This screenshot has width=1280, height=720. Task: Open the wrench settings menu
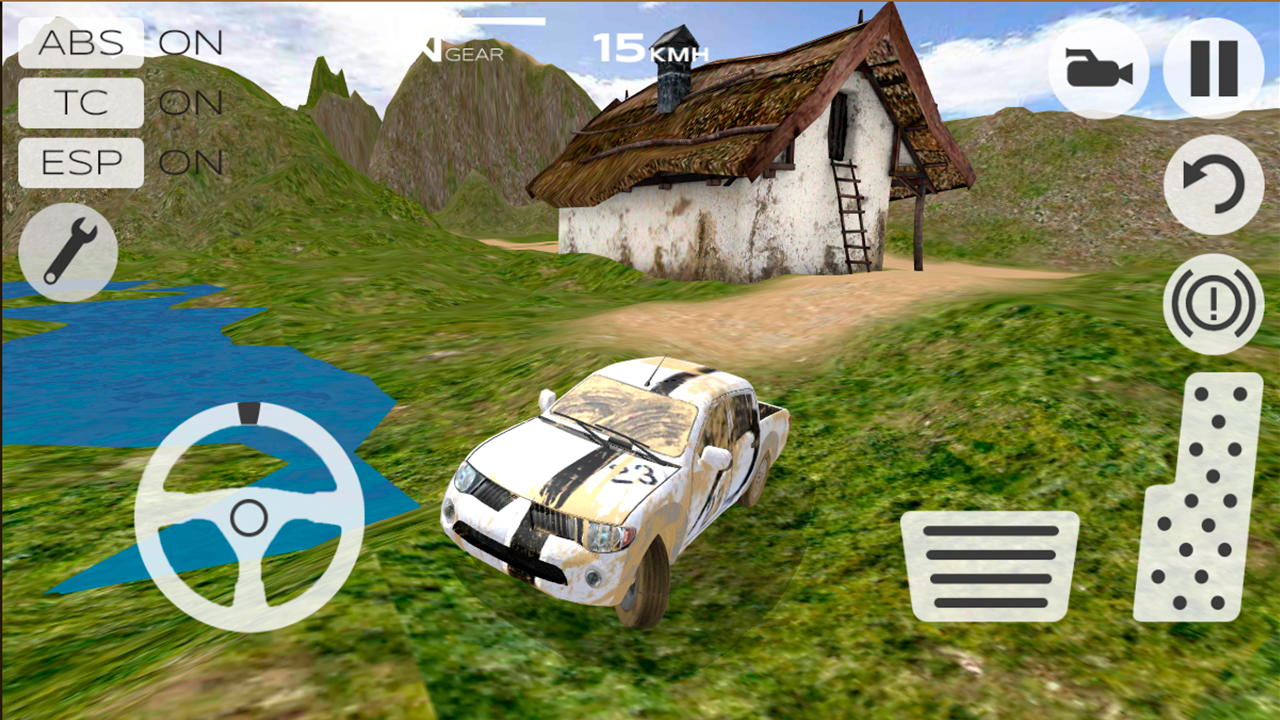click(68, 252)
